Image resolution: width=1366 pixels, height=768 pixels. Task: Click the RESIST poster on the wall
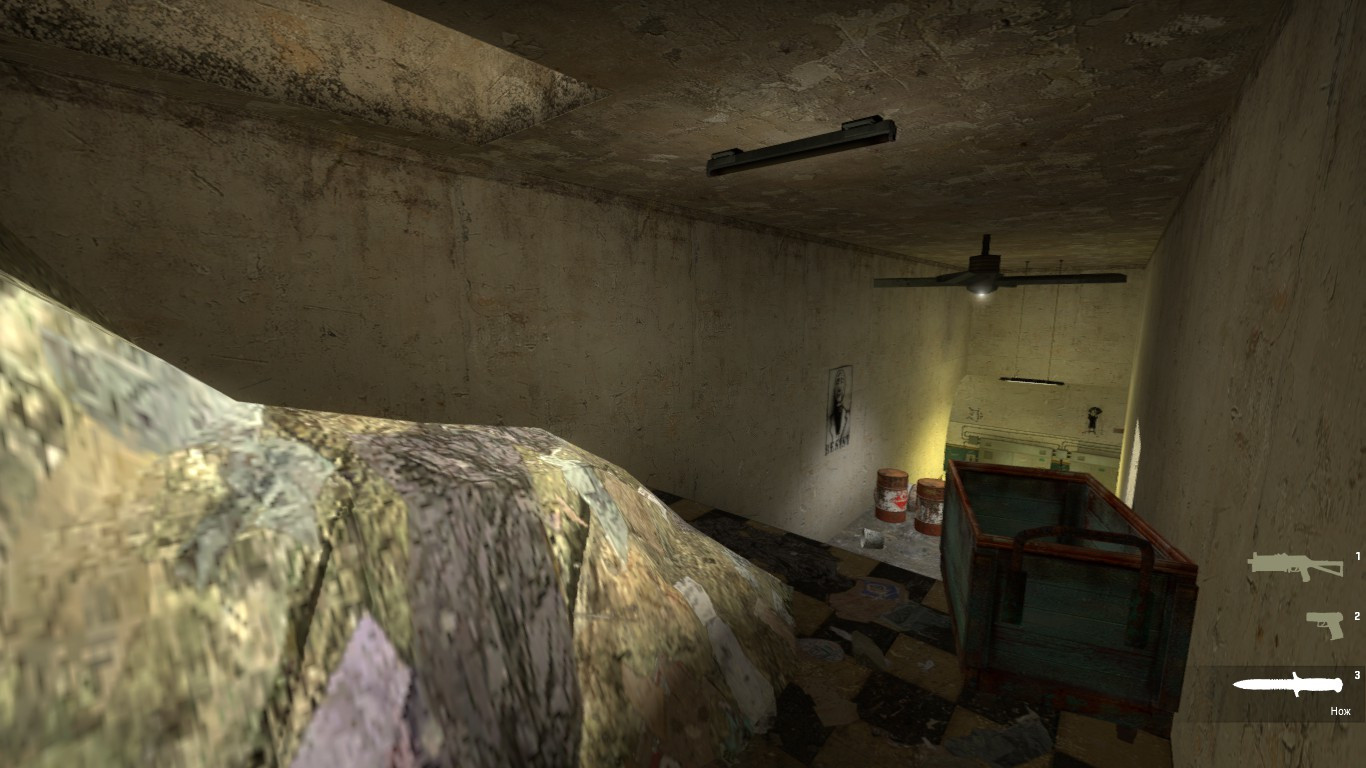tap(839, 407)
